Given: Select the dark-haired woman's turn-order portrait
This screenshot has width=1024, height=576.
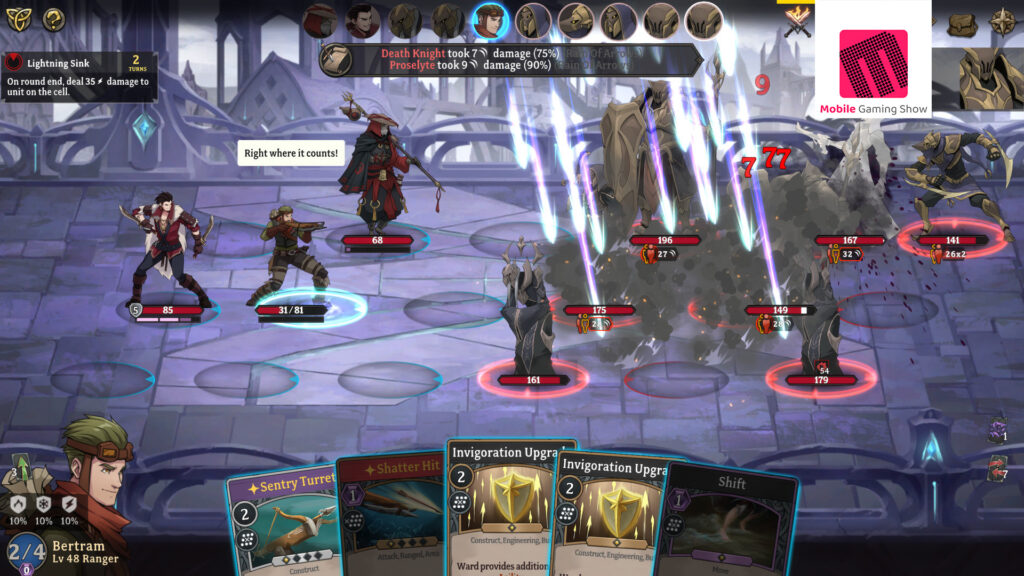Looking at the screenshot, I should coord(362,20).
